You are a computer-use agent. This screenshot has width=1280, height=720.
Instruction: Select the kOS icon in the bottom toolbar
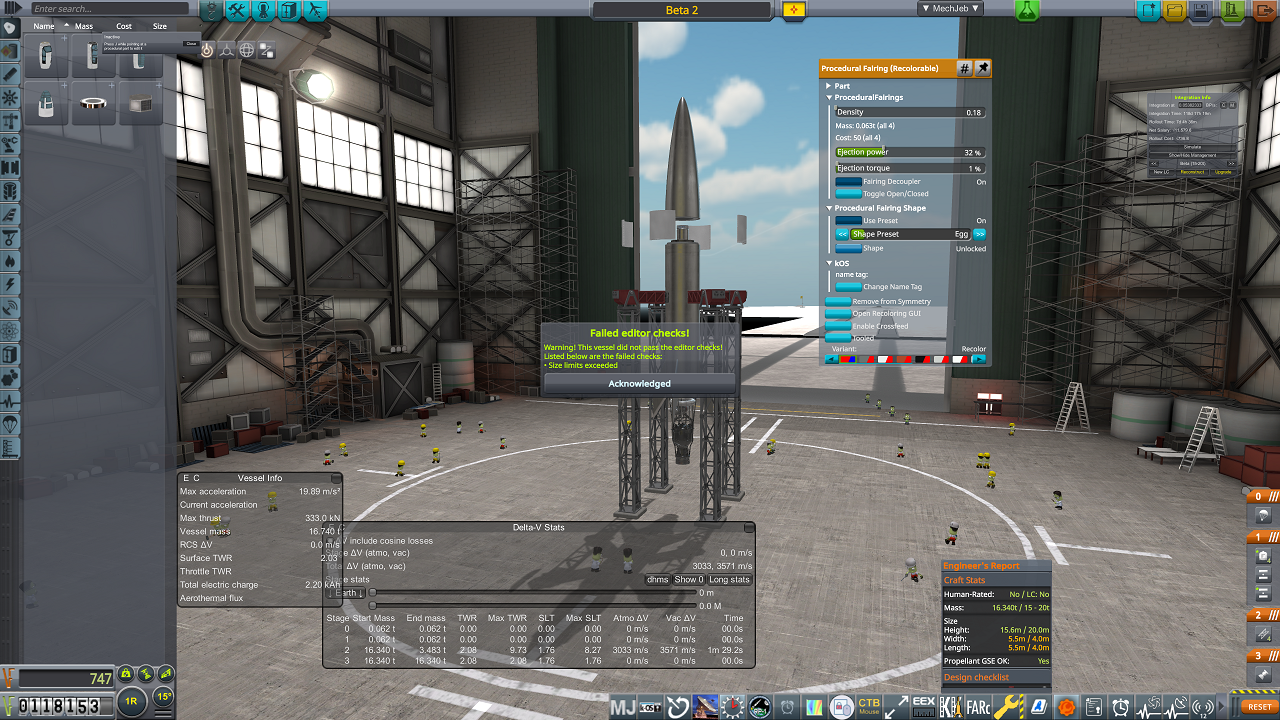[650, 706]
